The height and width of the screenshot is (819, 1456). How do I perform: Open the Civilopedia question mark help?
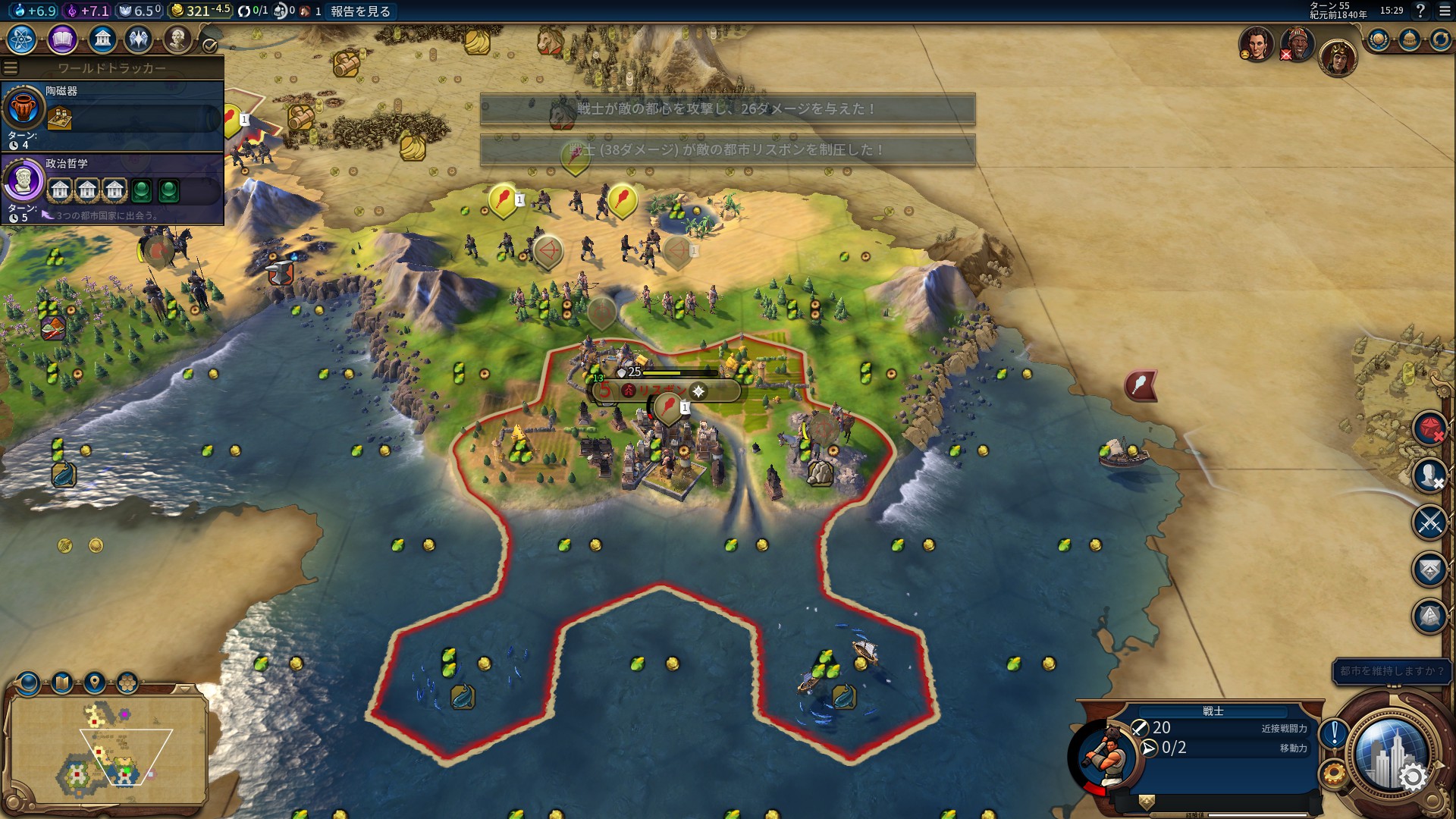[1420, 11]
